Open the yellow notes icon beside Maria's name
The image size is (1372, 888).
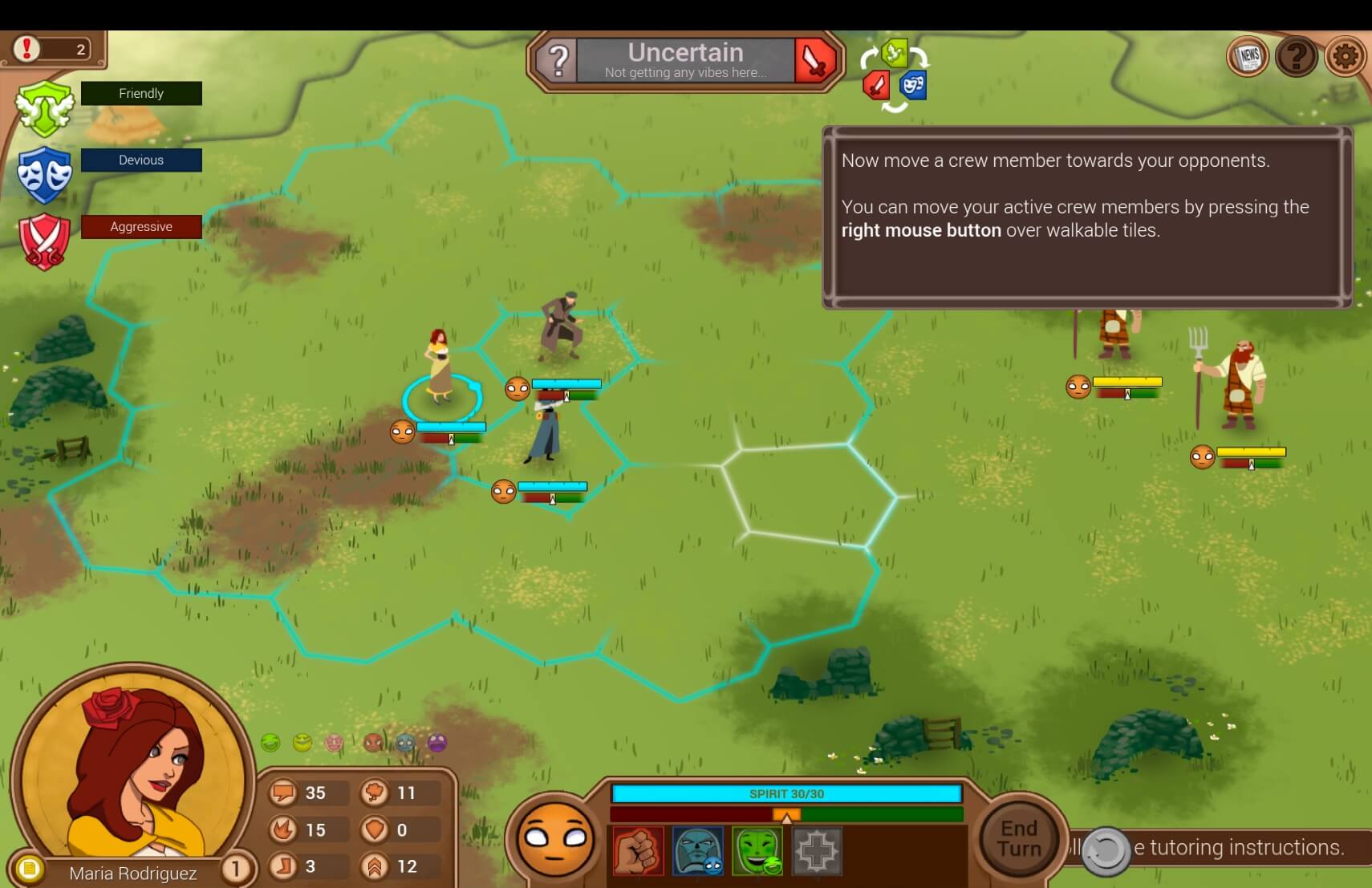[x=29, y=869]
